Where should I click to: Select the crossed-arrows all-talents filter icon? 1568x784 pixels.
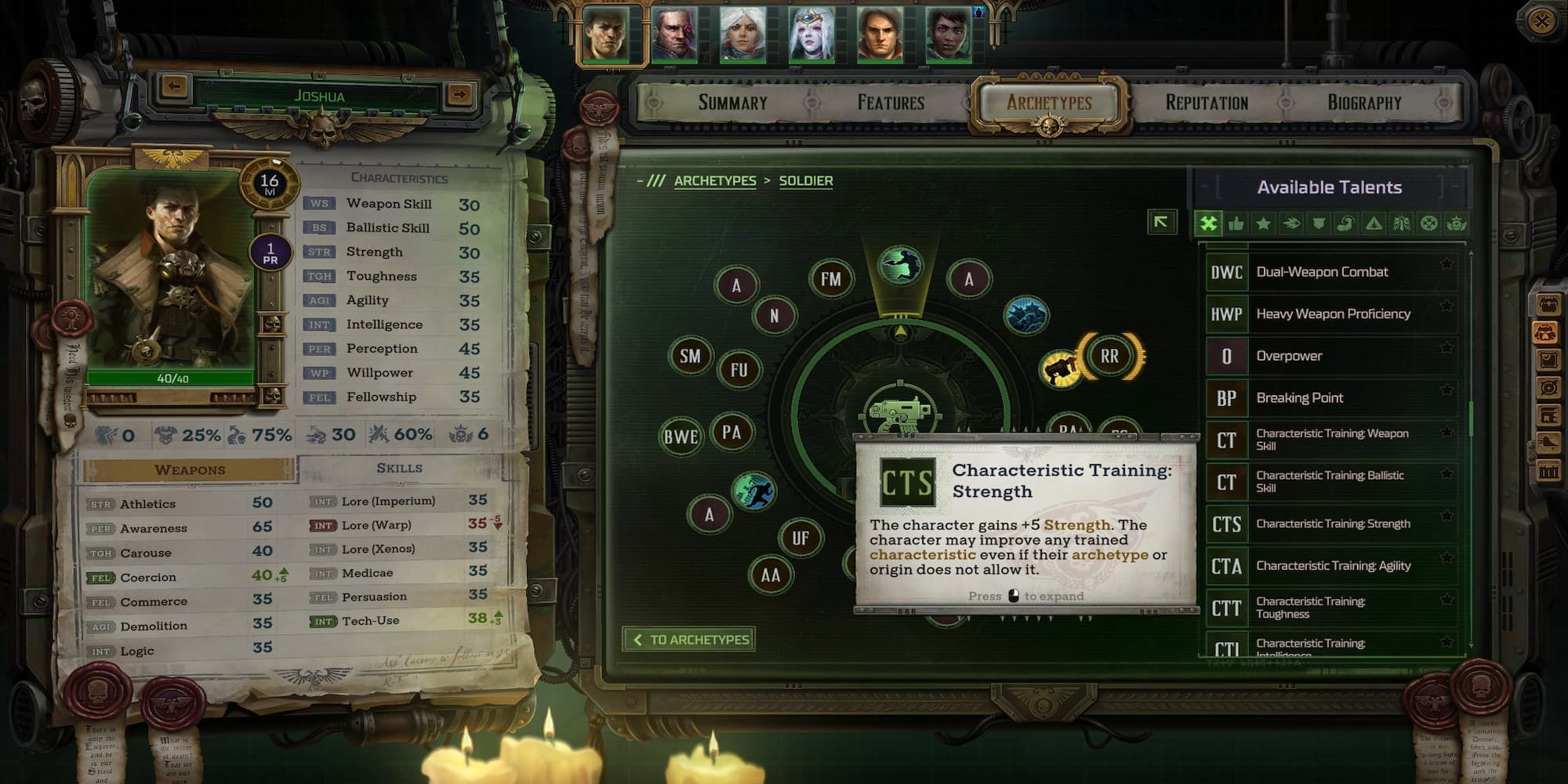click(1209, 223)
